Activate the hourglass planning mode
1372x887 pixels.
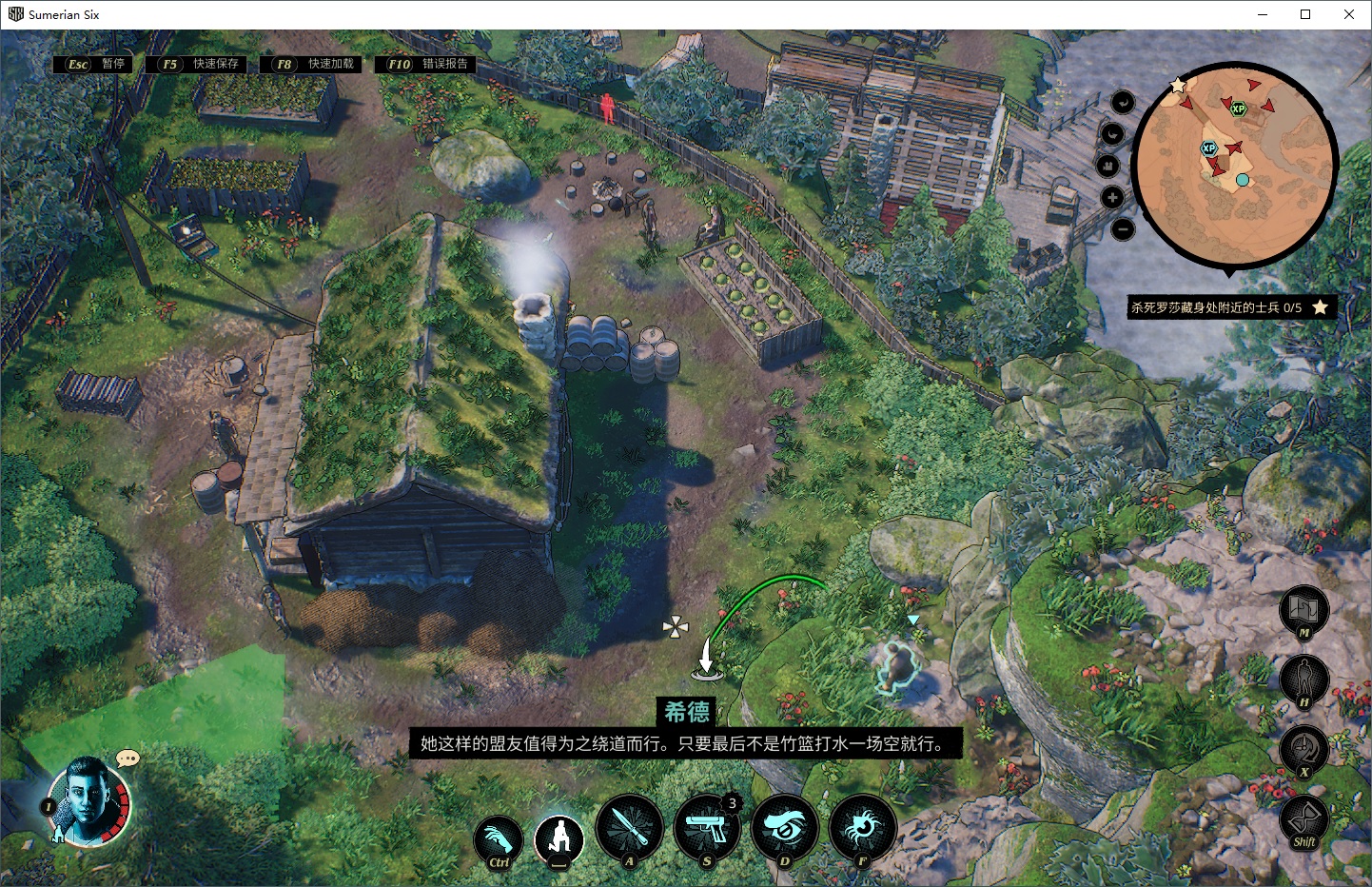click(x=1303, y=818)
